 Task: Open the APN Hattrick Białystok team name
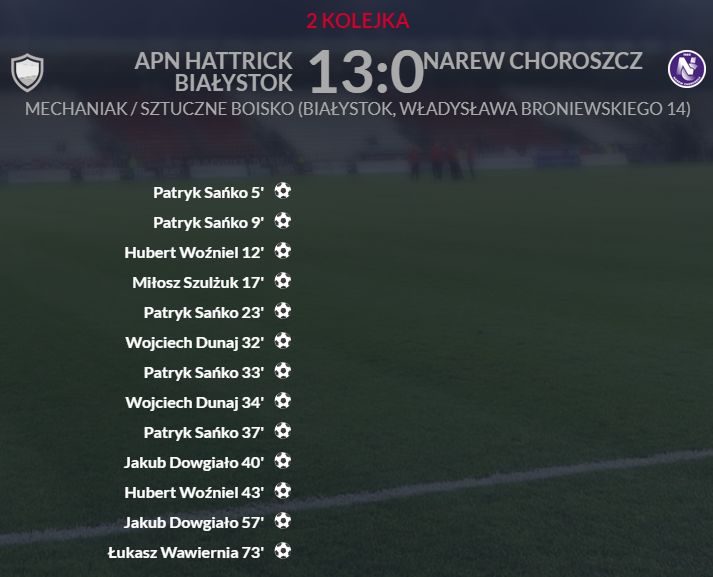[214, 71]
